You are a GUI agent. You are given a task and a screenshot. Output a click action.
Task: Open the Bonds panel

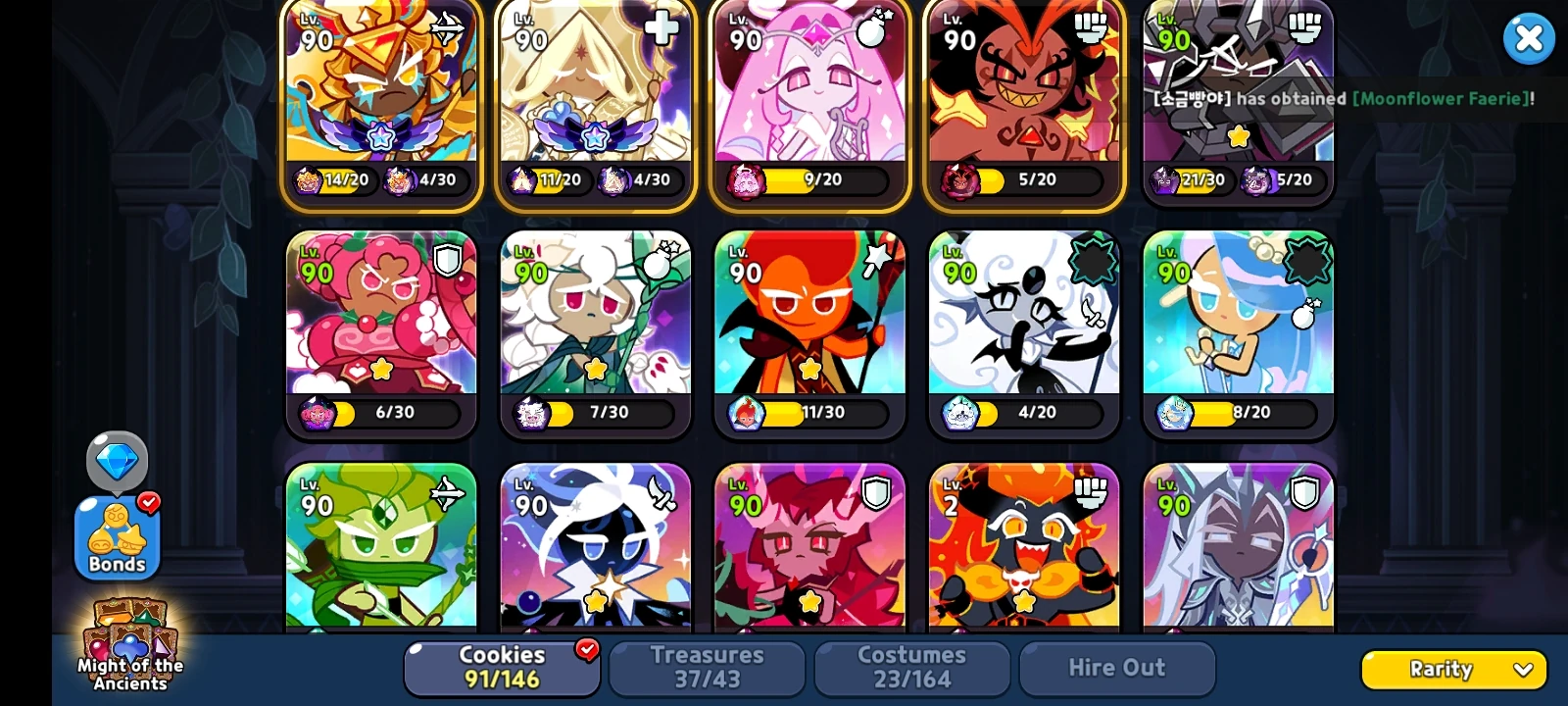tap(117, 534)
